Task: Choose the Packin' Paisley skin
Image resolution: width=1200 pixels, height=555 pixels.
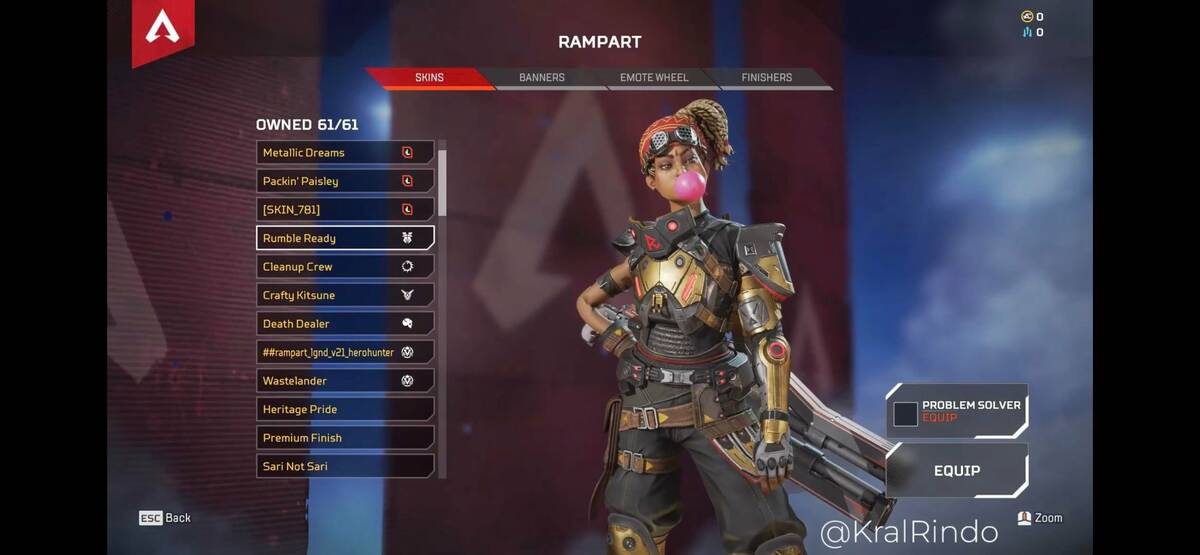Action: point(345,181)
